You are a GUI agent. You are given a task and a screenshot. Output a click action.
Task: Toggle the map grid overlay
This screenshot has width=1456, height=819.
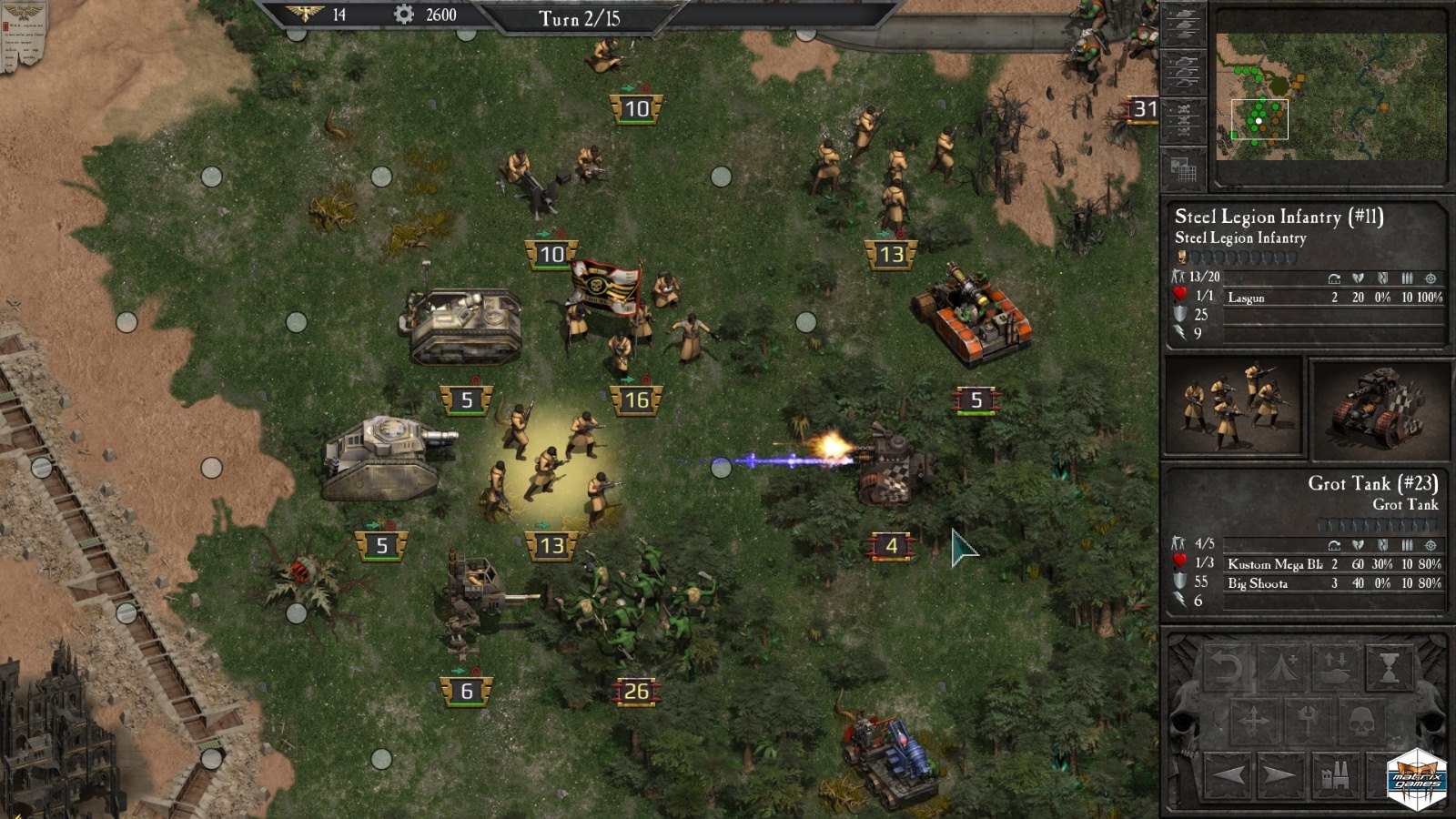[x=1184, y=168]
